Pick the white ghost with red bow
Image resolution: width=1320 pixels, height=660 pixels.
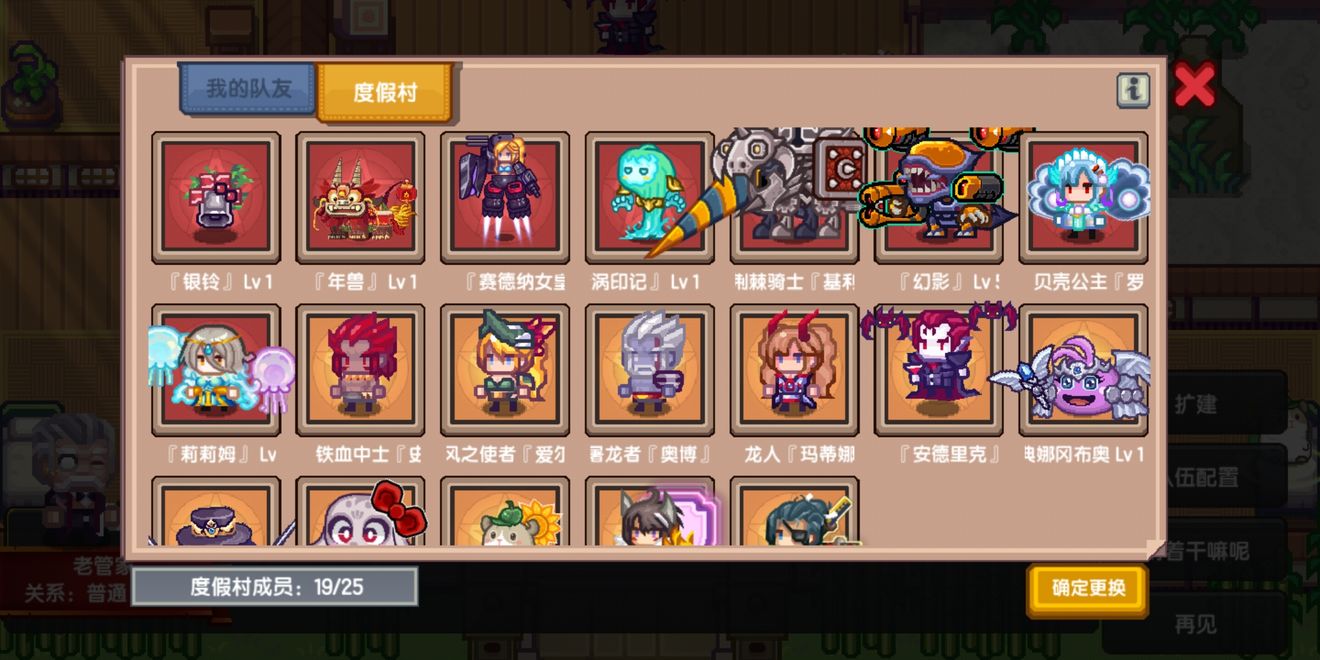coord(360,515)
